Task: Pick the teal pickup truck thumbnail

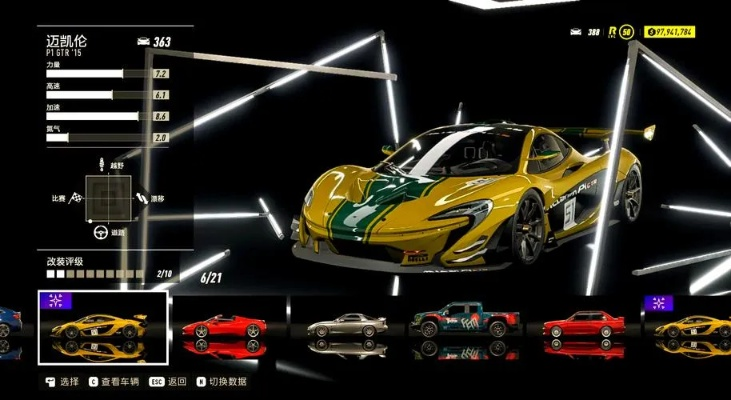Action: pyautogui.click(x=468, y=324)
